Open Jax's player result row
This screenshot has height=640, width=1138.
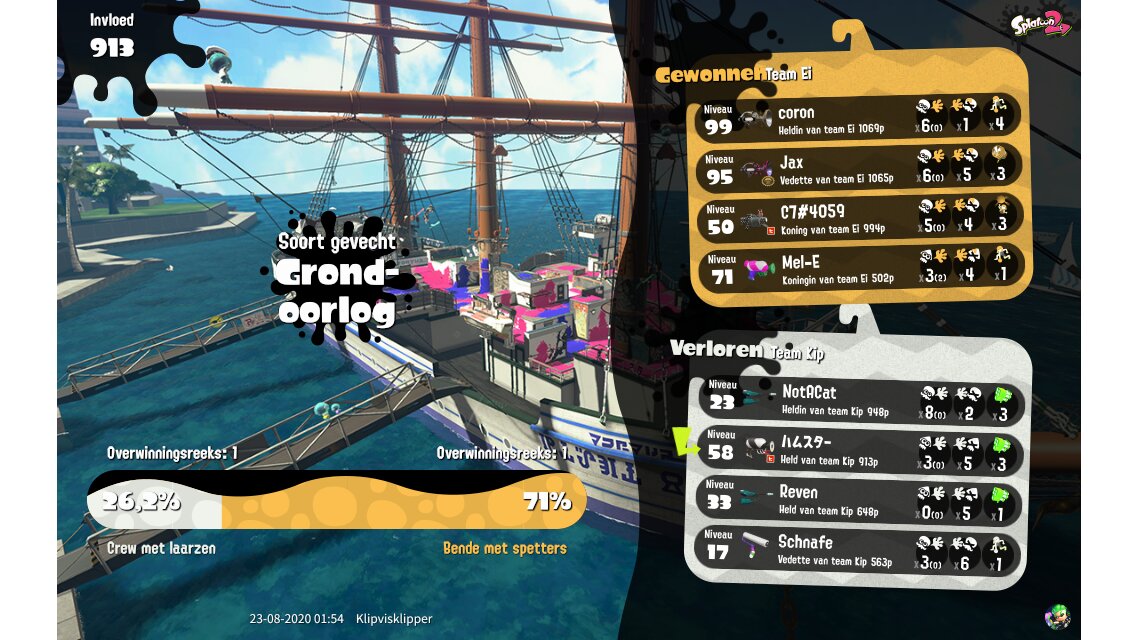[860, 167]
